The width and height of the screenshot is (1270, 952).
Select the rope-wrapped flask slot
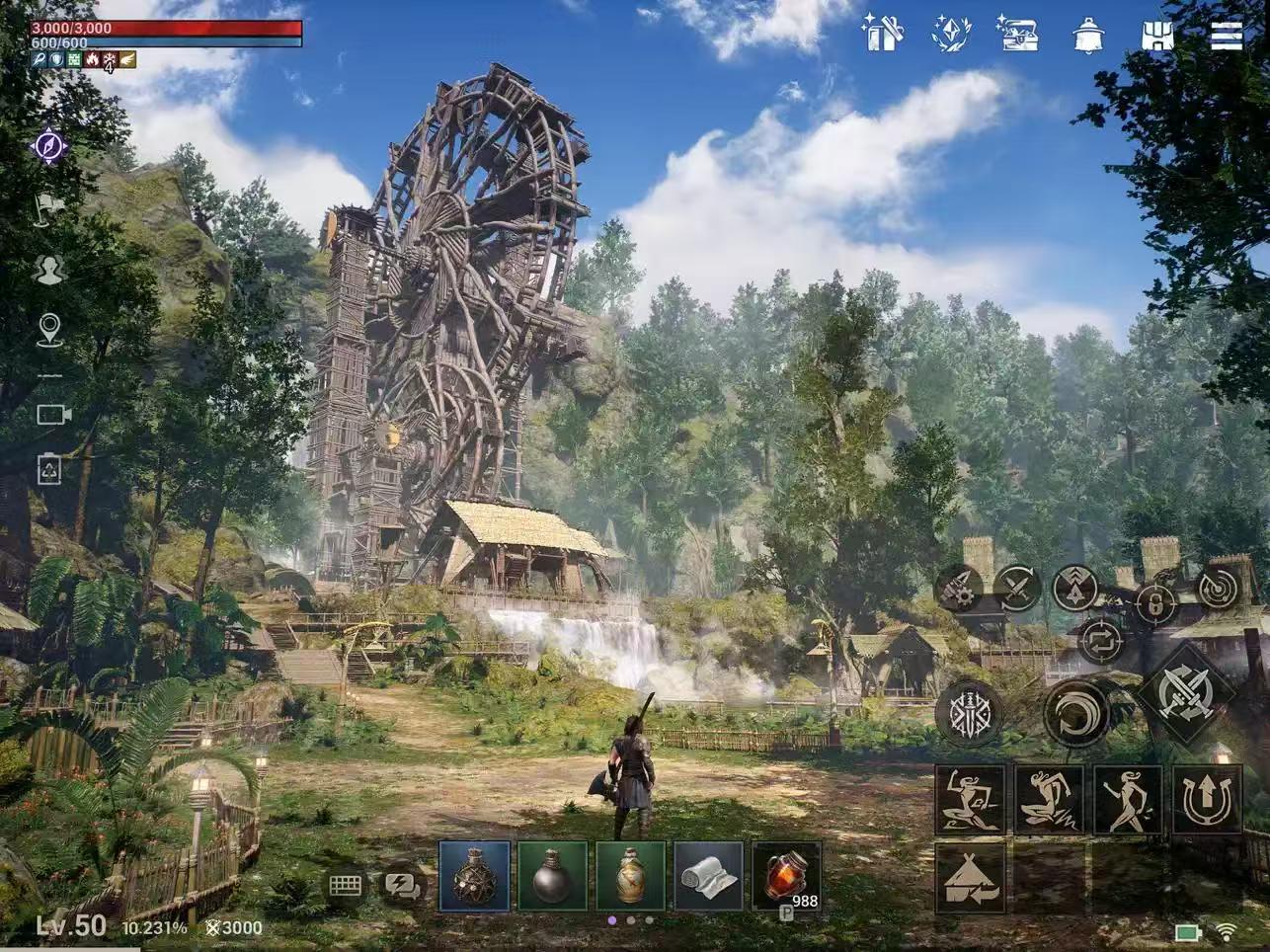474,876
